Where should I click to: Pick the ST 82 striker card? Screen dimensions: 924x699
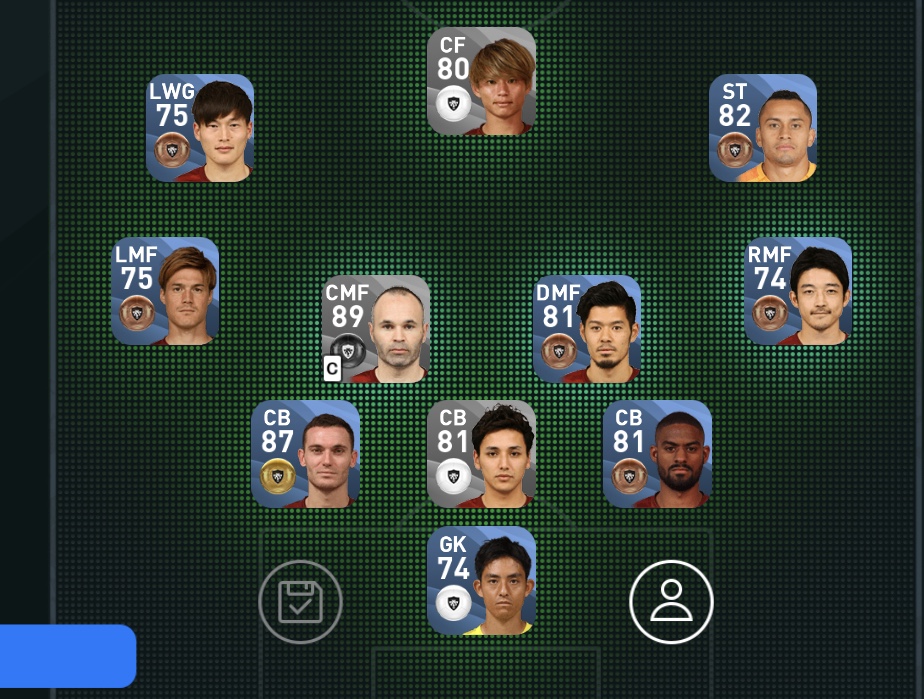click(763, 128)
